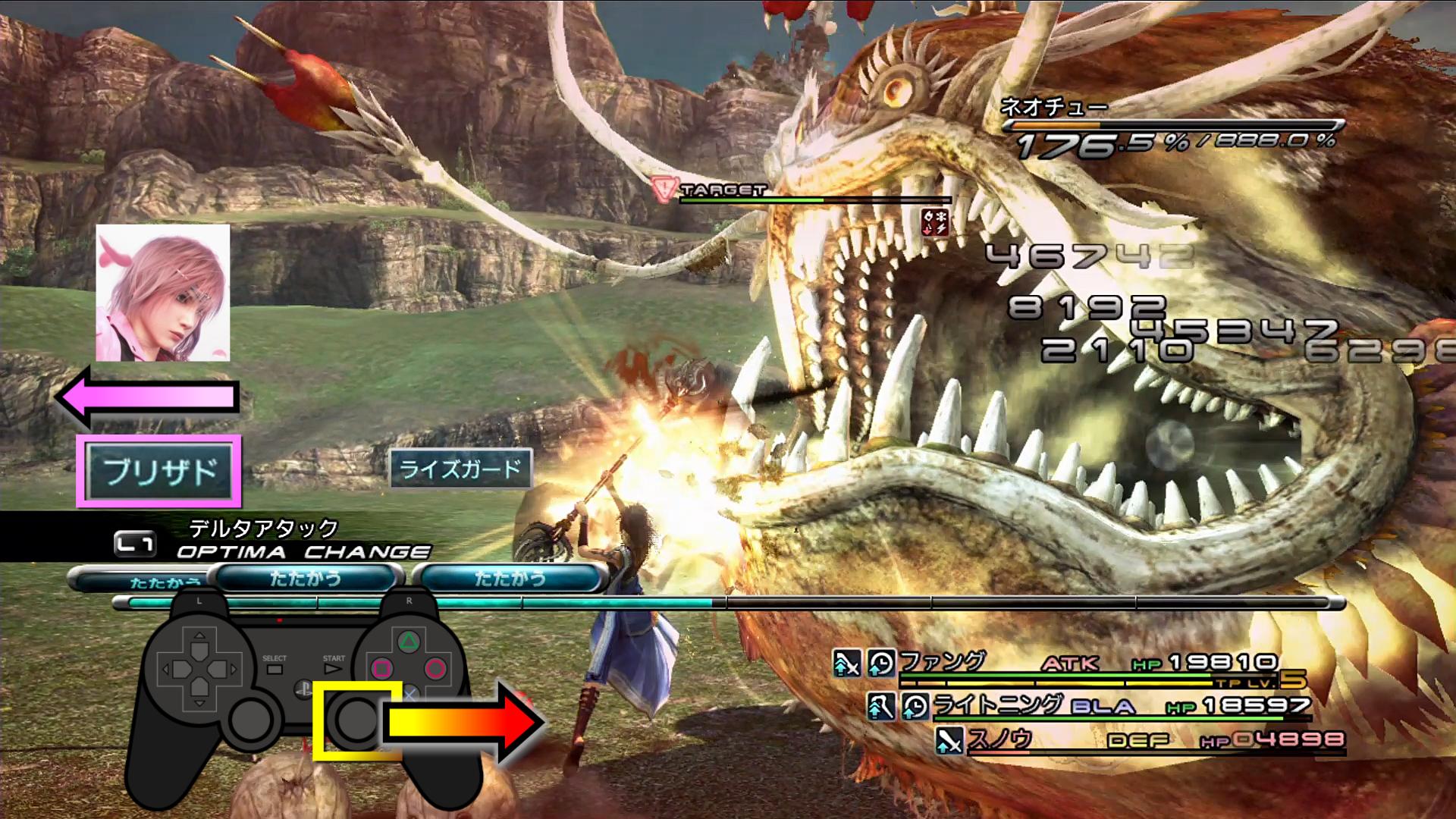Select the highlighted ブリザド command

[x=159, y=471]
